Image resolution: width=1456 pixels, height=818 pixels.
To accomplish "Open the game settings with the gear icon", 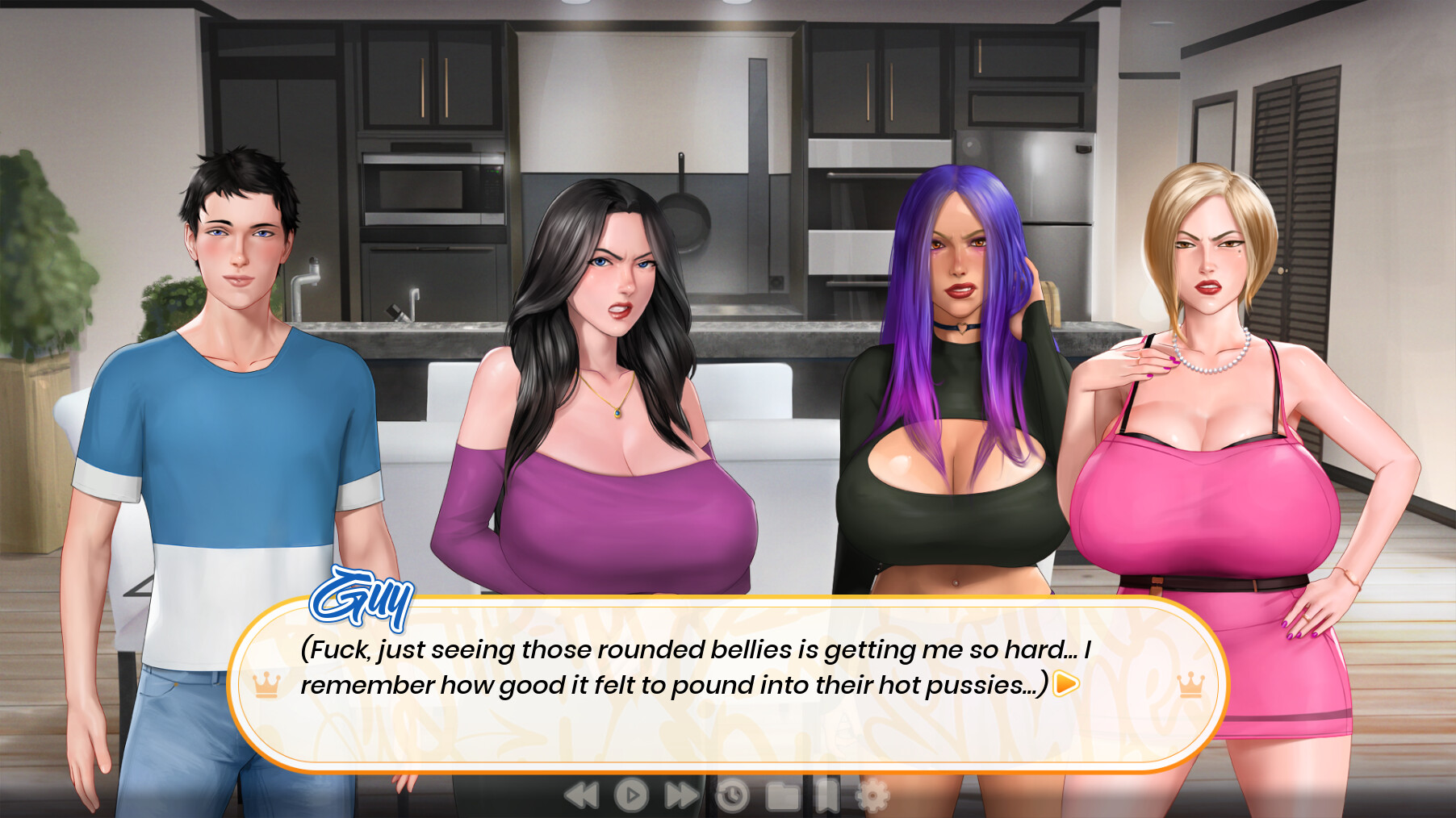I will click(x=872, y=797).
